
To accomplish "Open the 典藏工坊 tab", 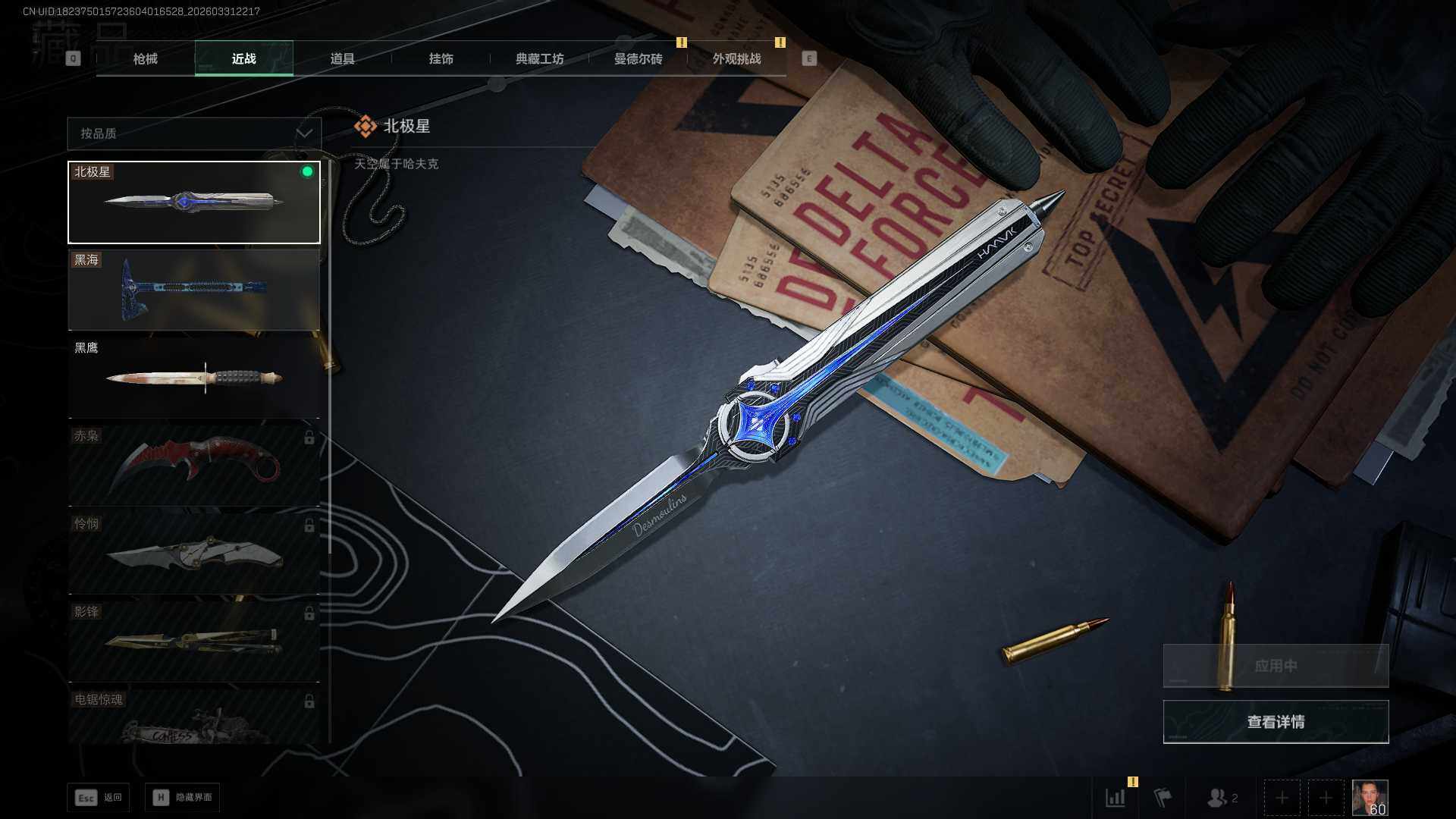I will click(x=539, y=59).
